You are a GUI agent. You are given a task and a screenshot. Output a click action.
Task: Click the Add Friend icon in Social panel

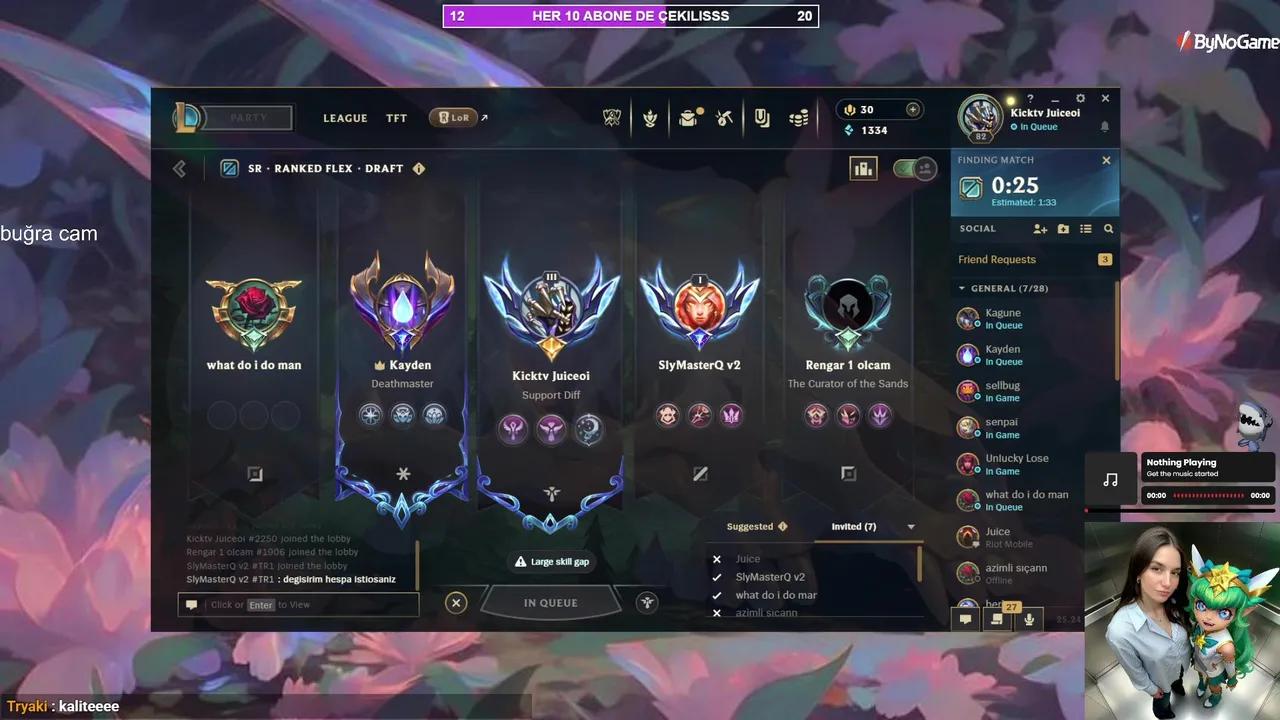pos(1040,229)
